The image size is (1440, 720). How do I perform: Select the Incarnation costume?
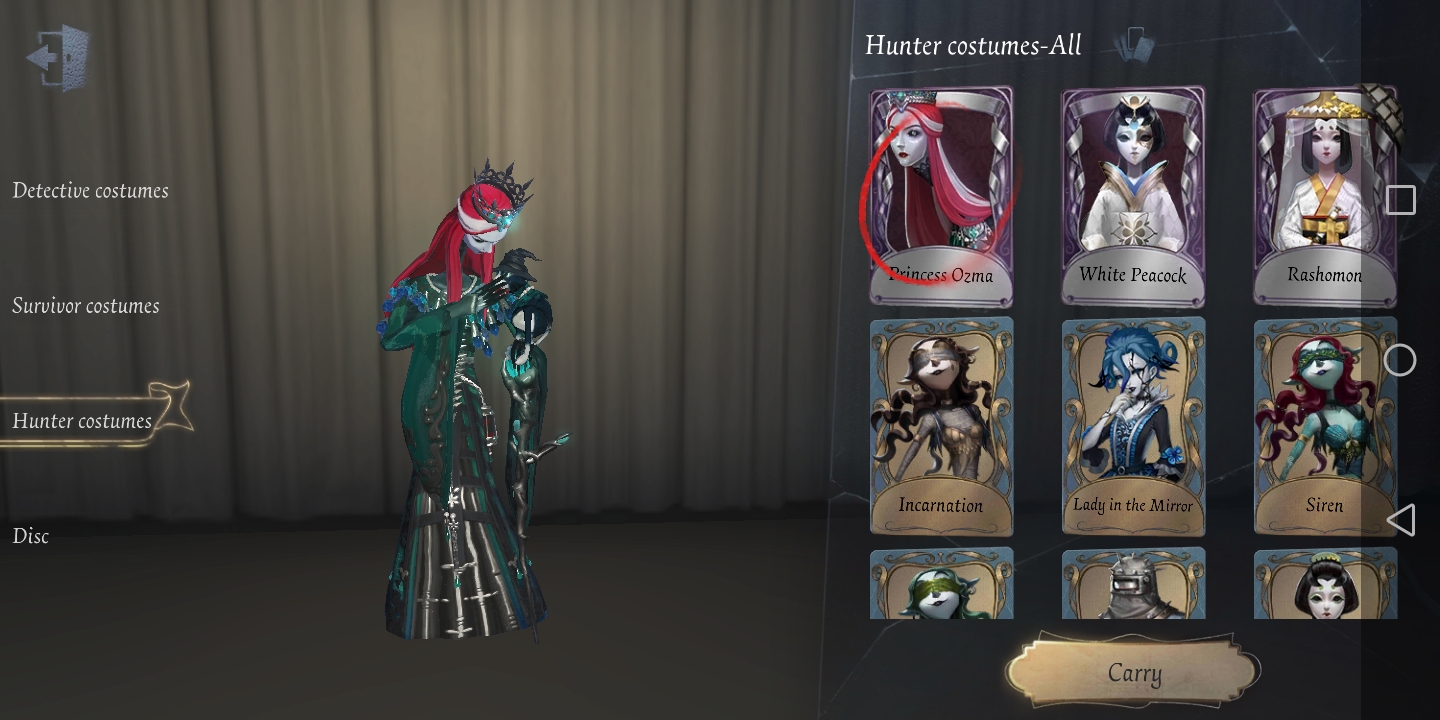click(940, 426)
